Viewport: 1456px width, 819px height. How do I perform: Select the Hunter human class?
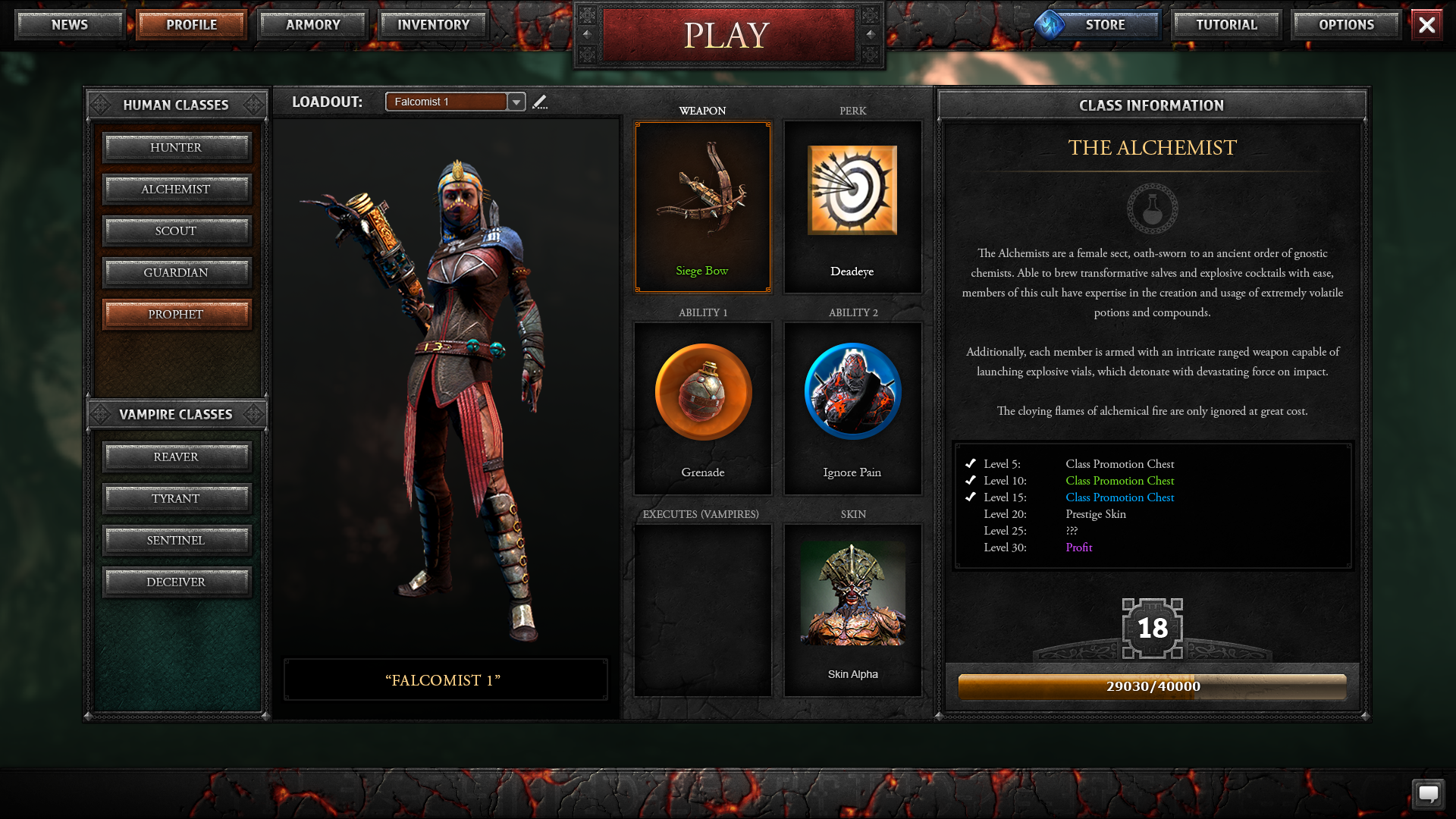point(176,148)
